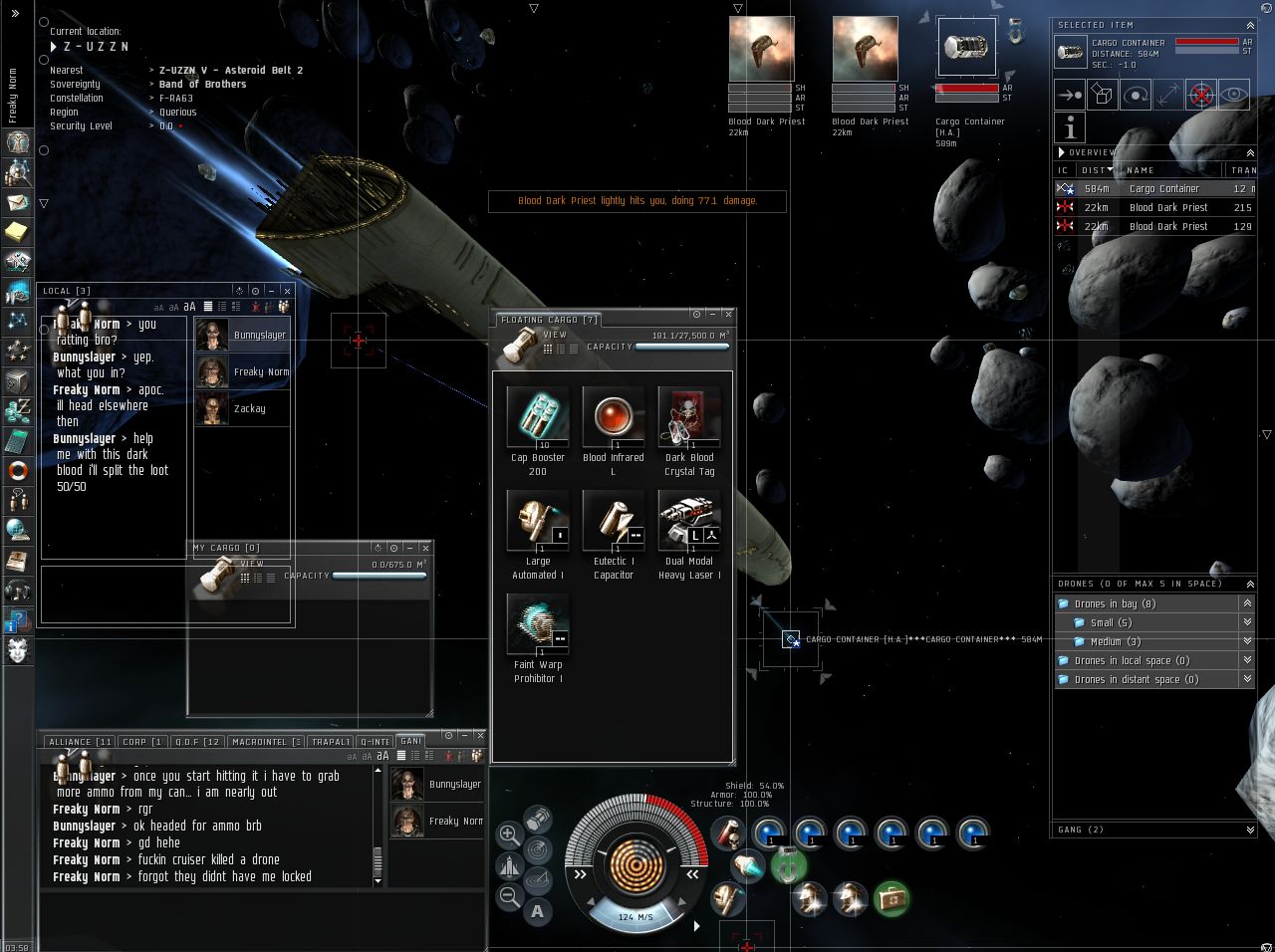Screen dimensions: 1275x952
Task: Pick the Dark Blood Crystal Tag
Action: 689,417
